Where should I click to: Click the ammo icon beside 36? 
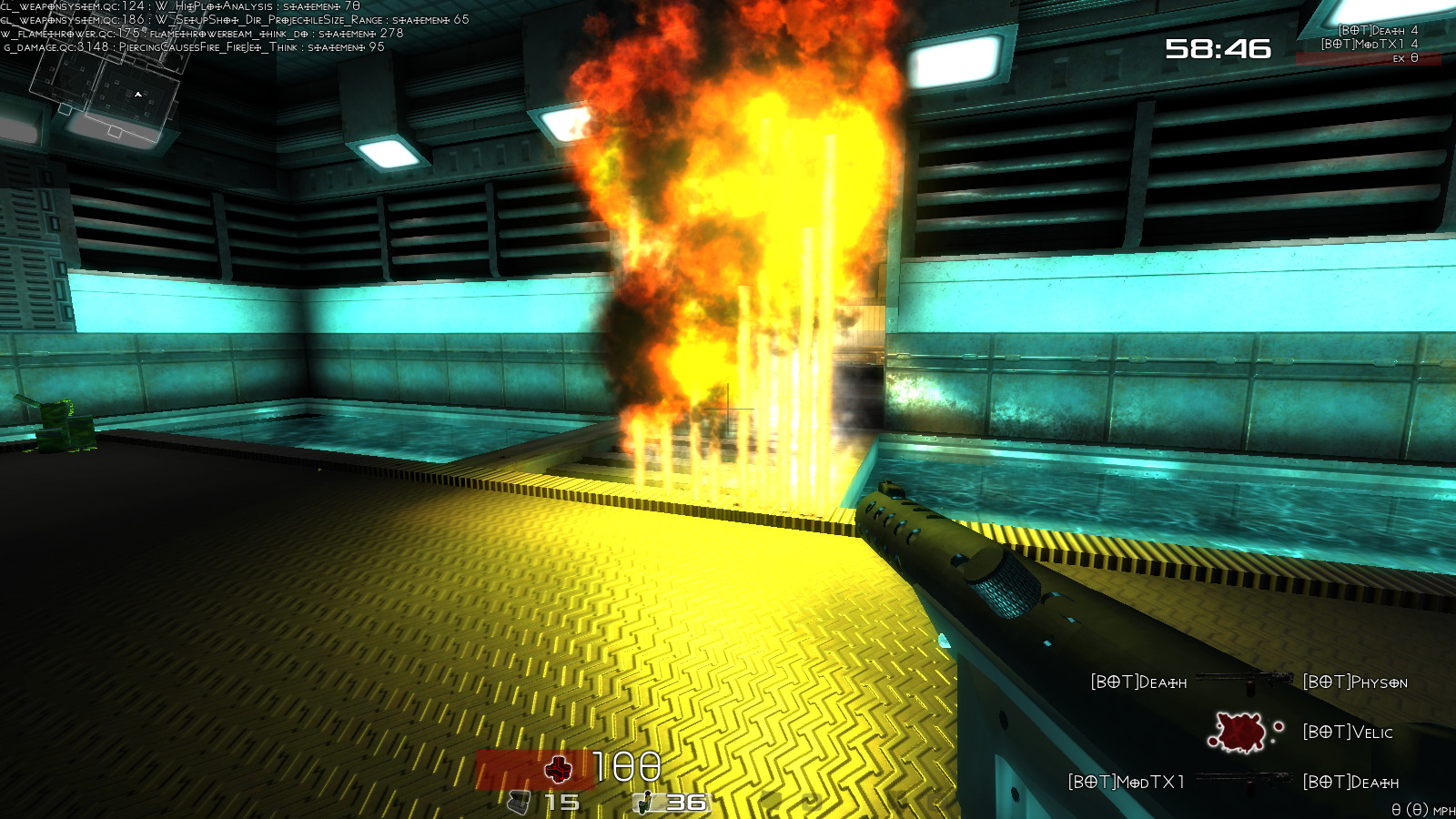pyautogui.click(x=645, y=803)
